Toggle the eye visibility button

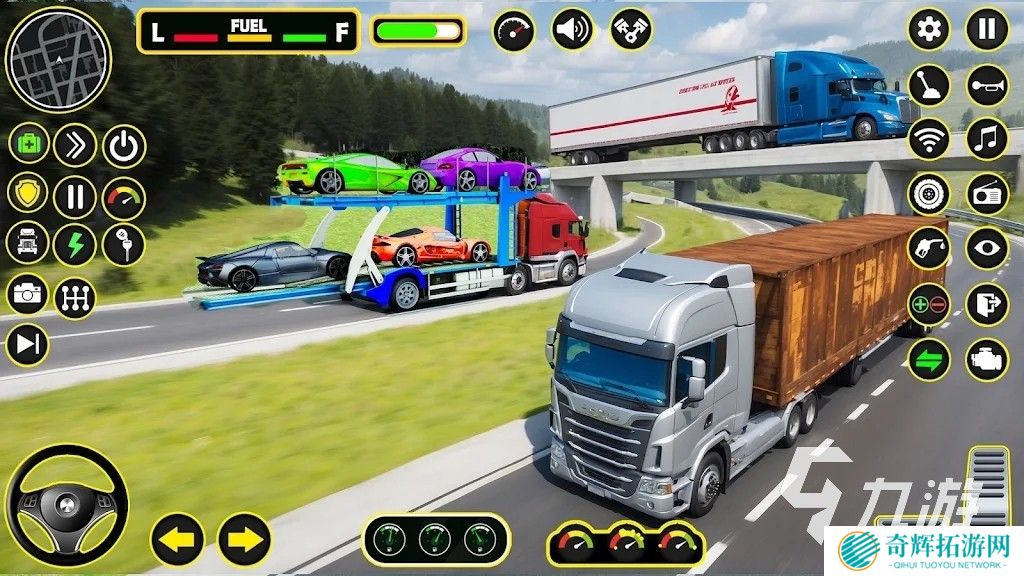986,249
